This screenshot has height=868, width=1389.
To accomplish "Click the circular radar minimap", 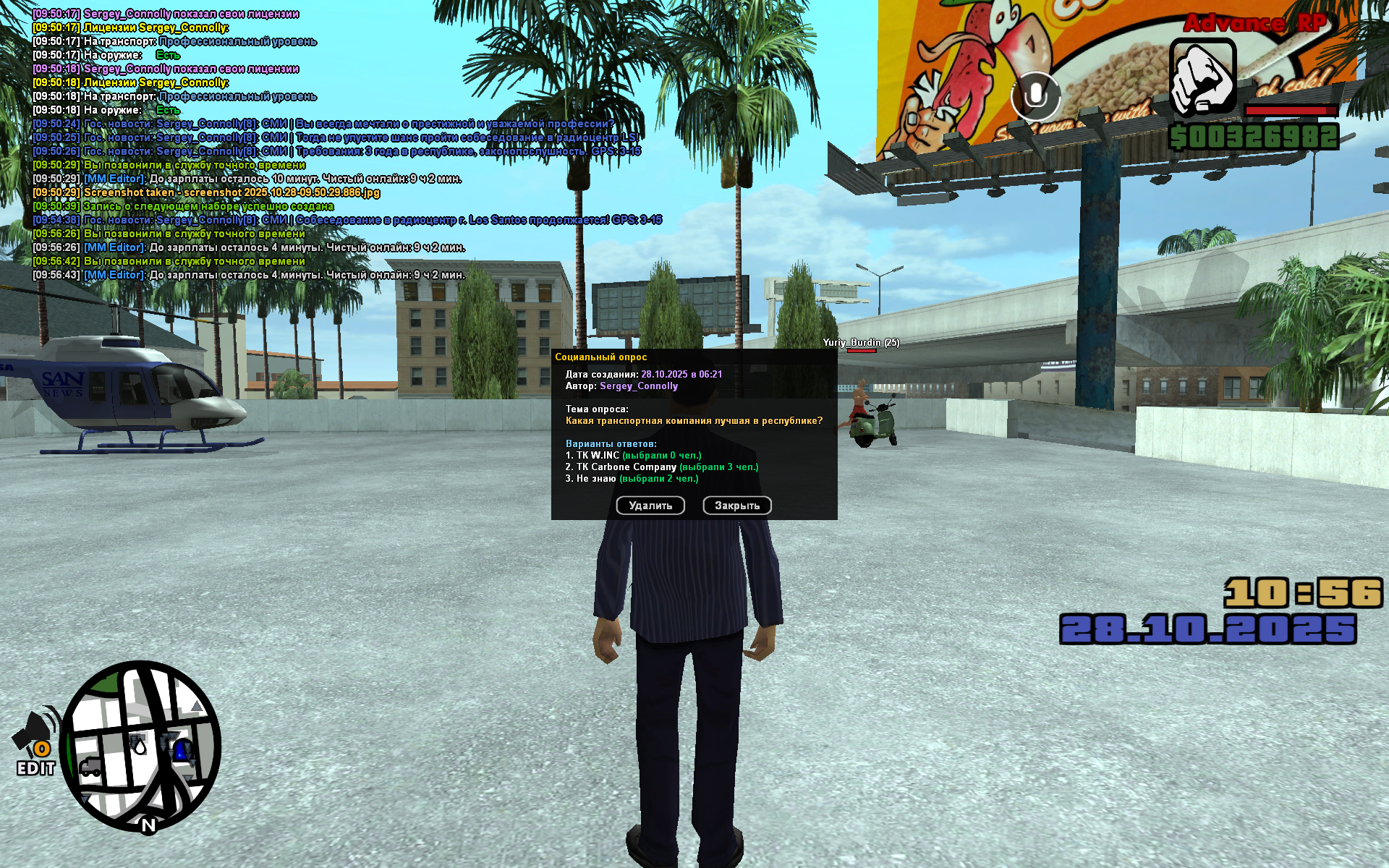I will (x=140, y=746).
